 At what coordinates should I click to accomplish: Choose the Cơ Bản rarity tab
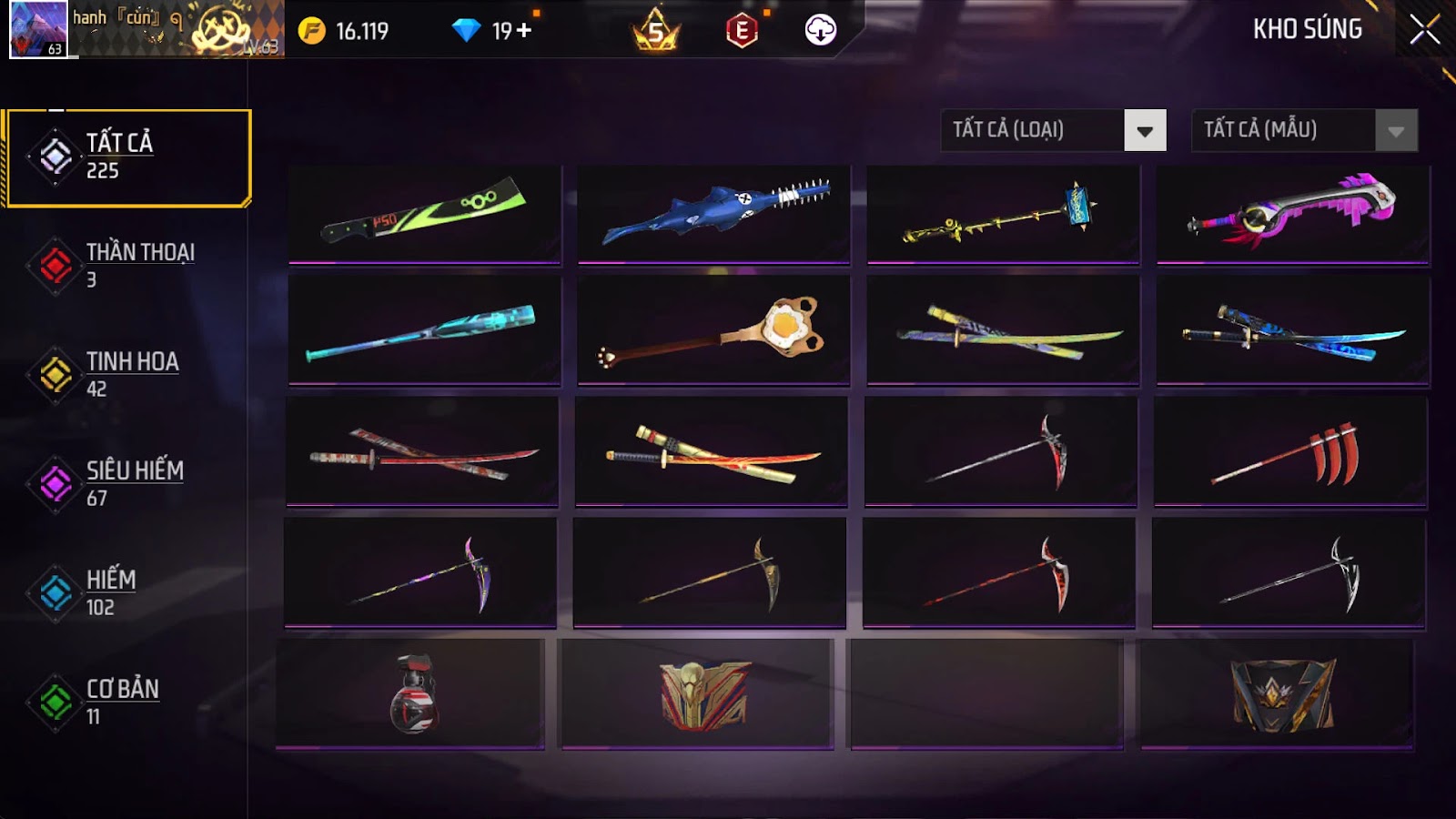click(x=127, y=702)
